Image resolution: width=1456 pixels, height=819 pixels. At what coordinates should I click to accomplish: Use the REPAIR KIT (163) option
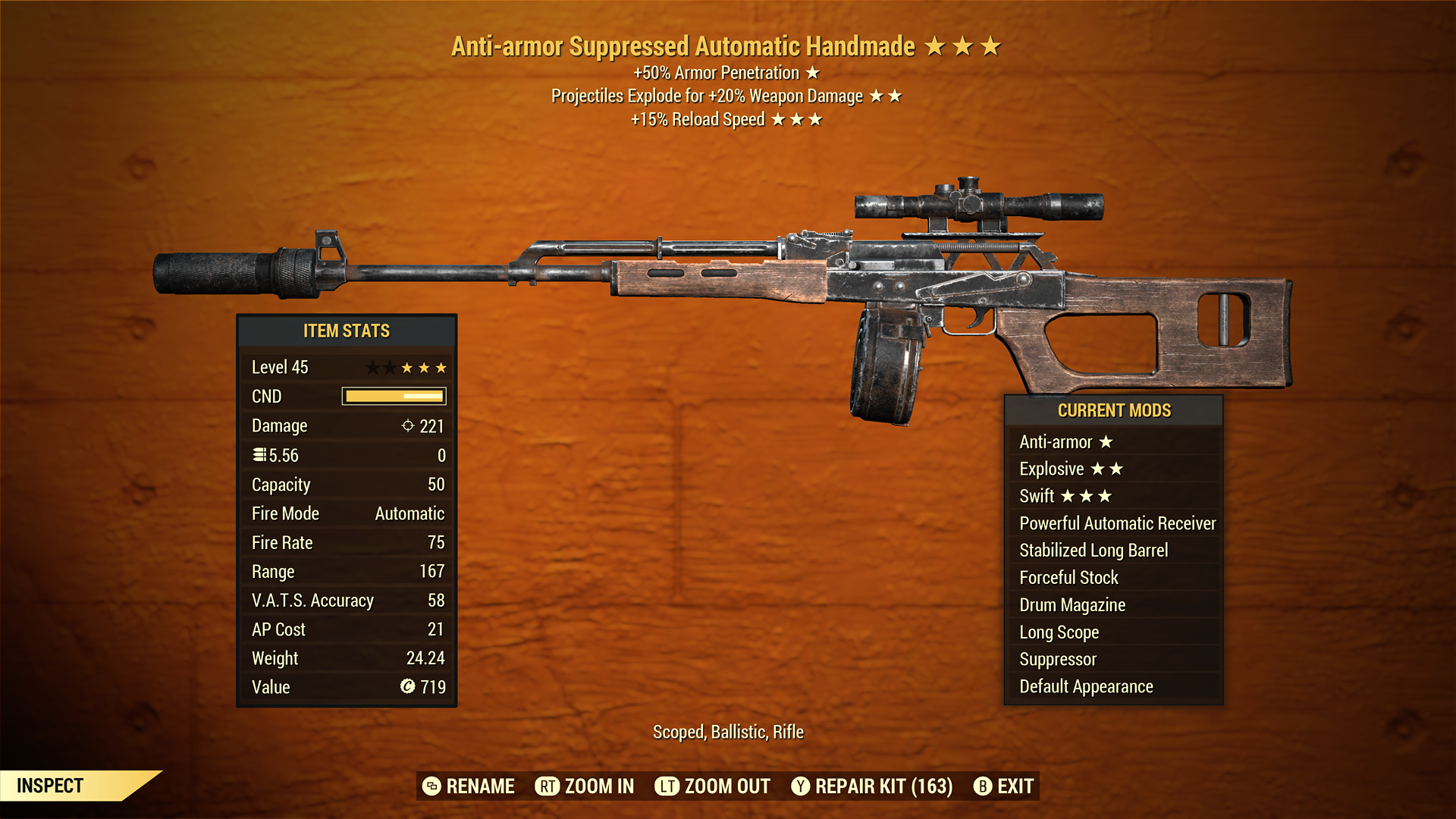(871, 786)
